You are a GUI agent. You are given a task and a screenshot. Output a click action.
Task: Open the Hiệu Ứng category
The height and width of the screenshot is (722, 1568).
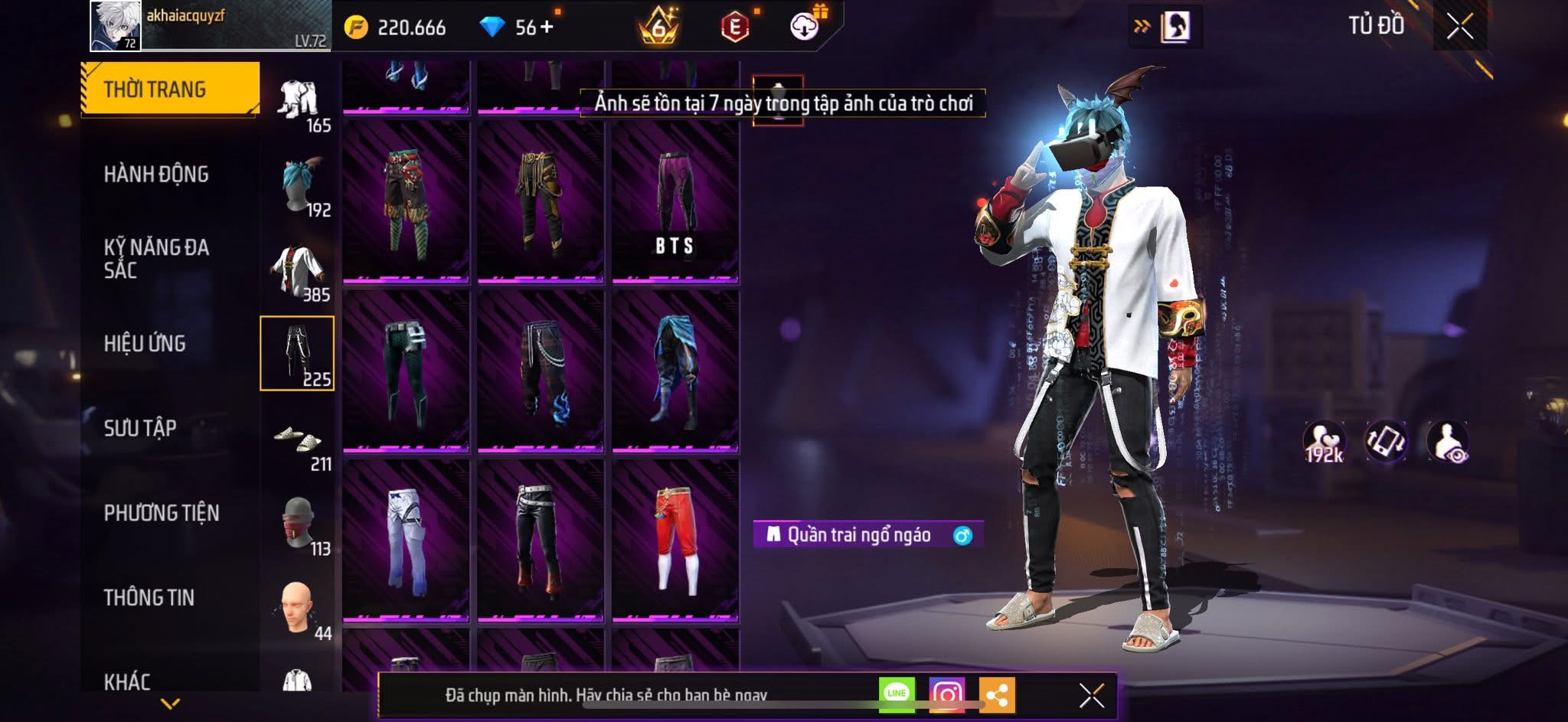(145, 344)
